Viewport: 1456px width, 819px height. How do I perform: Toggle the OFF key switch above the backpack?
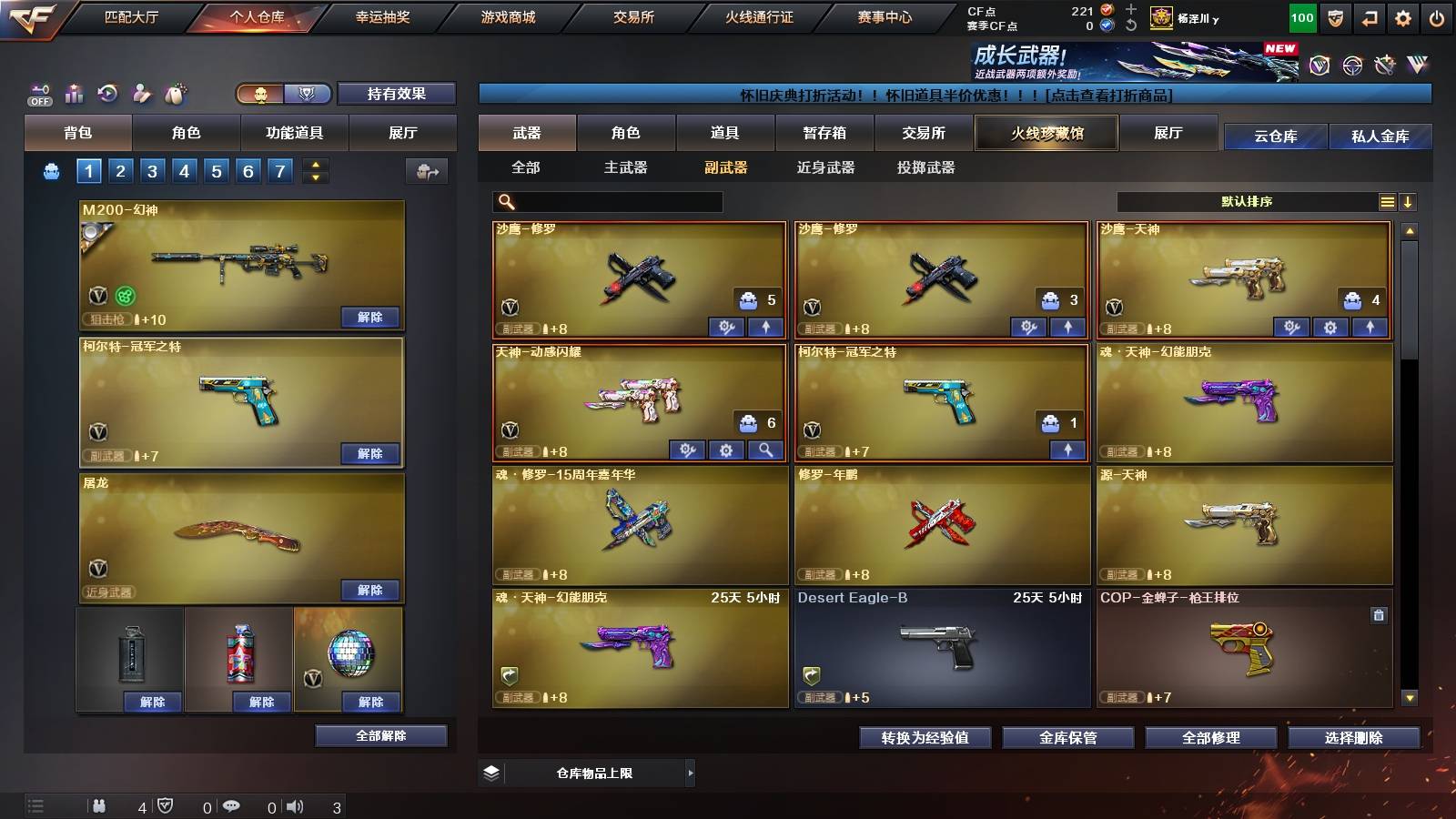pyautogui.click(x=38, y=94)
